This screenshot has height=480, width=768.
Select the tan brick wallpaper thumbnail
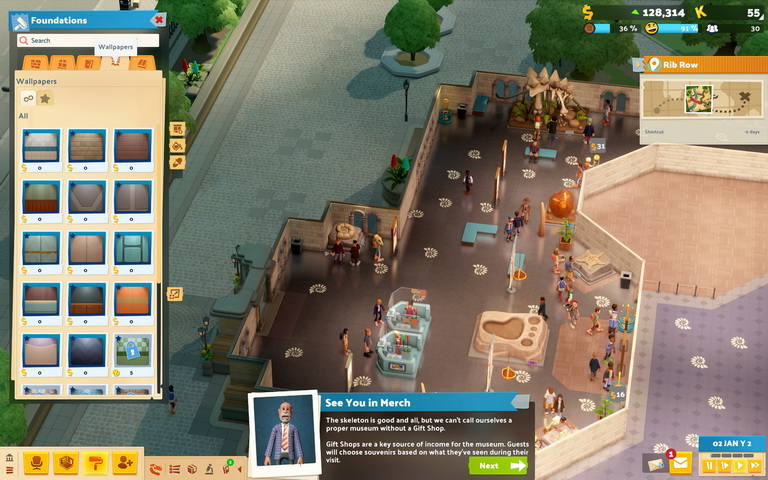click(87, 146)
